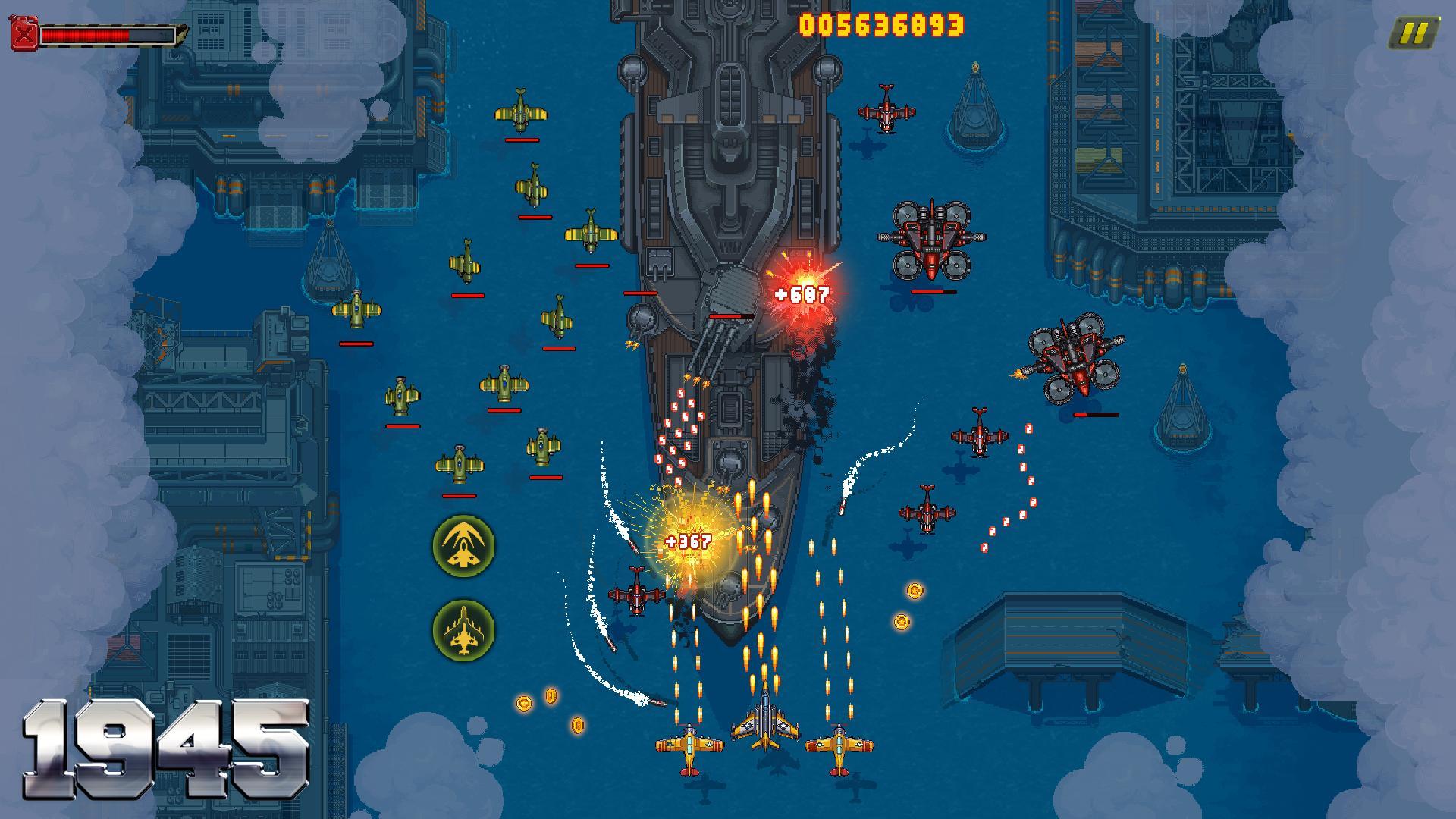Activate the jet with arc shield ability

[x=463, y=546]
